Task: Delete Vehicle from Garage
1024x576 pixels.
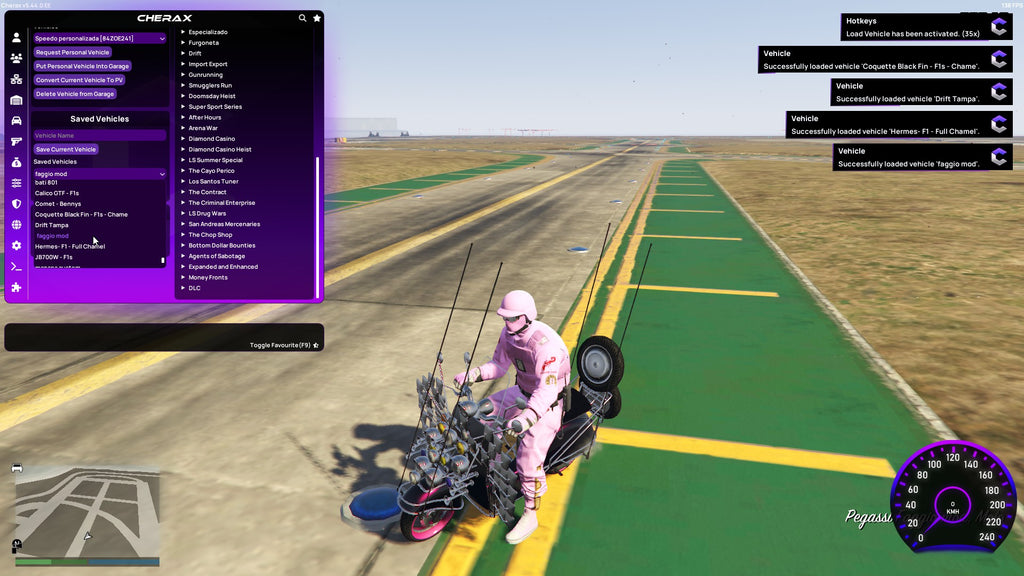Action: 75,94
